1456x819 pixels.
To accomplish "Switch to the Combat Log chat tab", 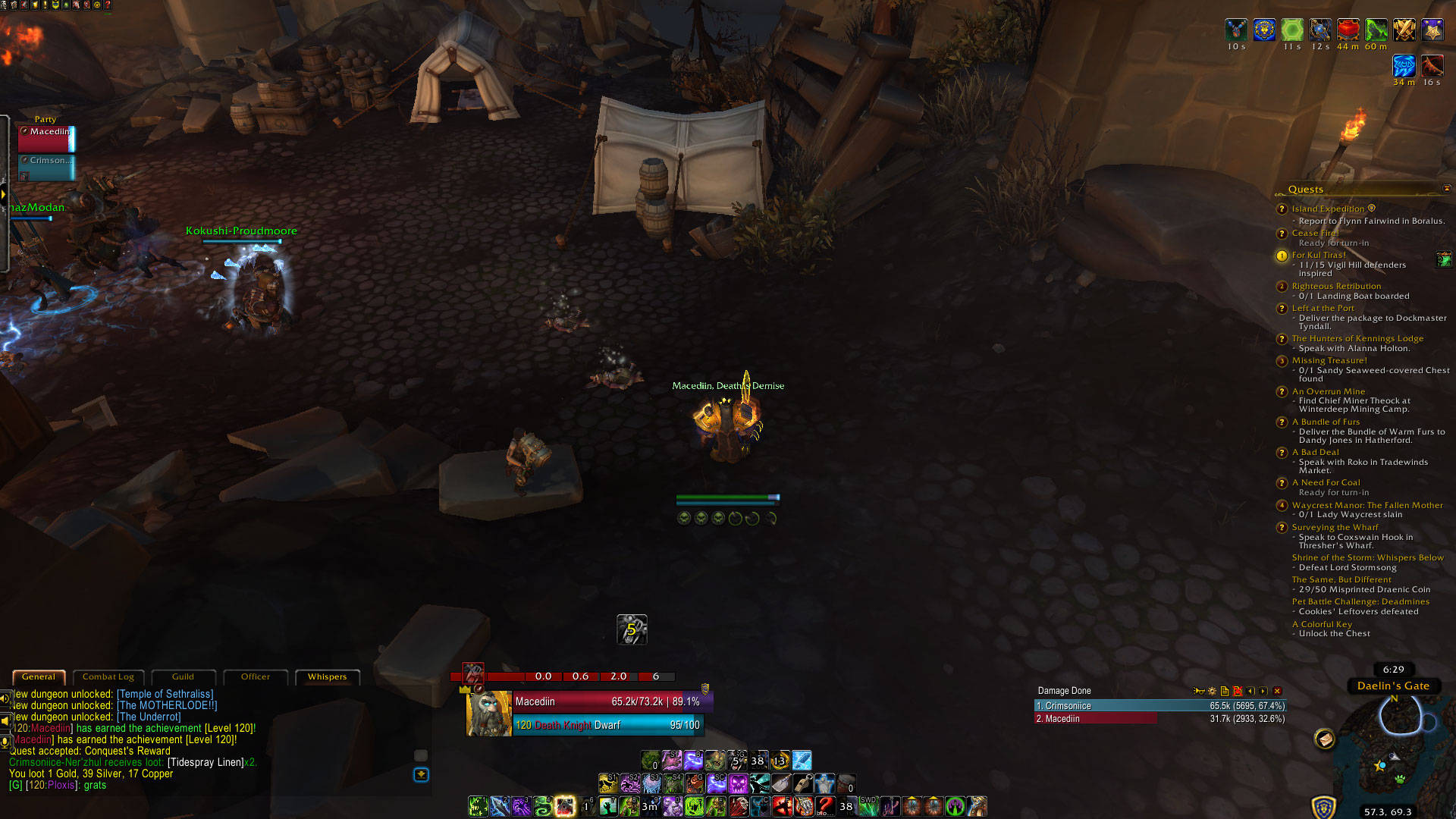I will tap(108, 676).
